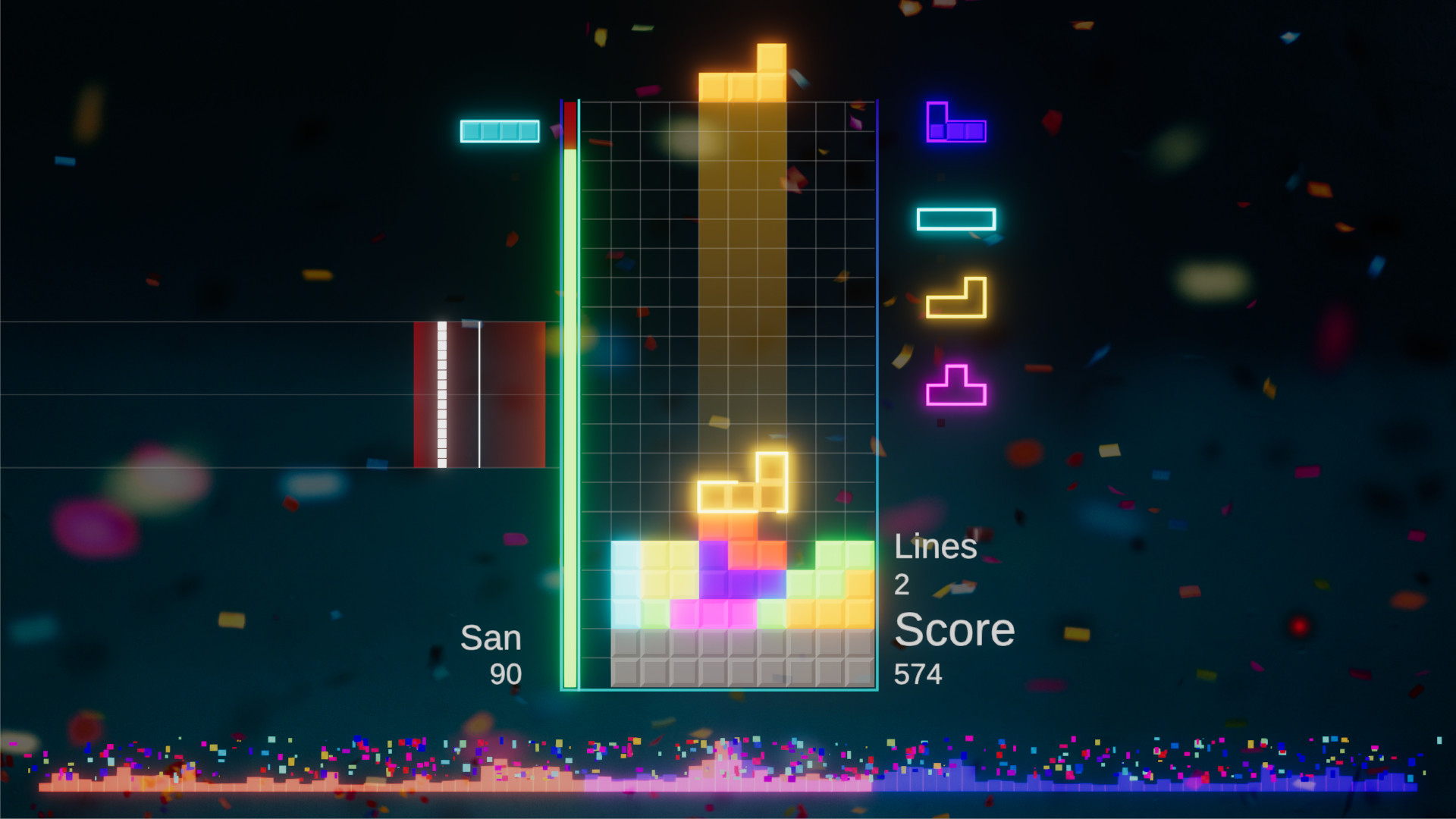This screenshot has width=1456, height=819.
Task: Expand the Score details panel
Action: click(x=954, y=629)
